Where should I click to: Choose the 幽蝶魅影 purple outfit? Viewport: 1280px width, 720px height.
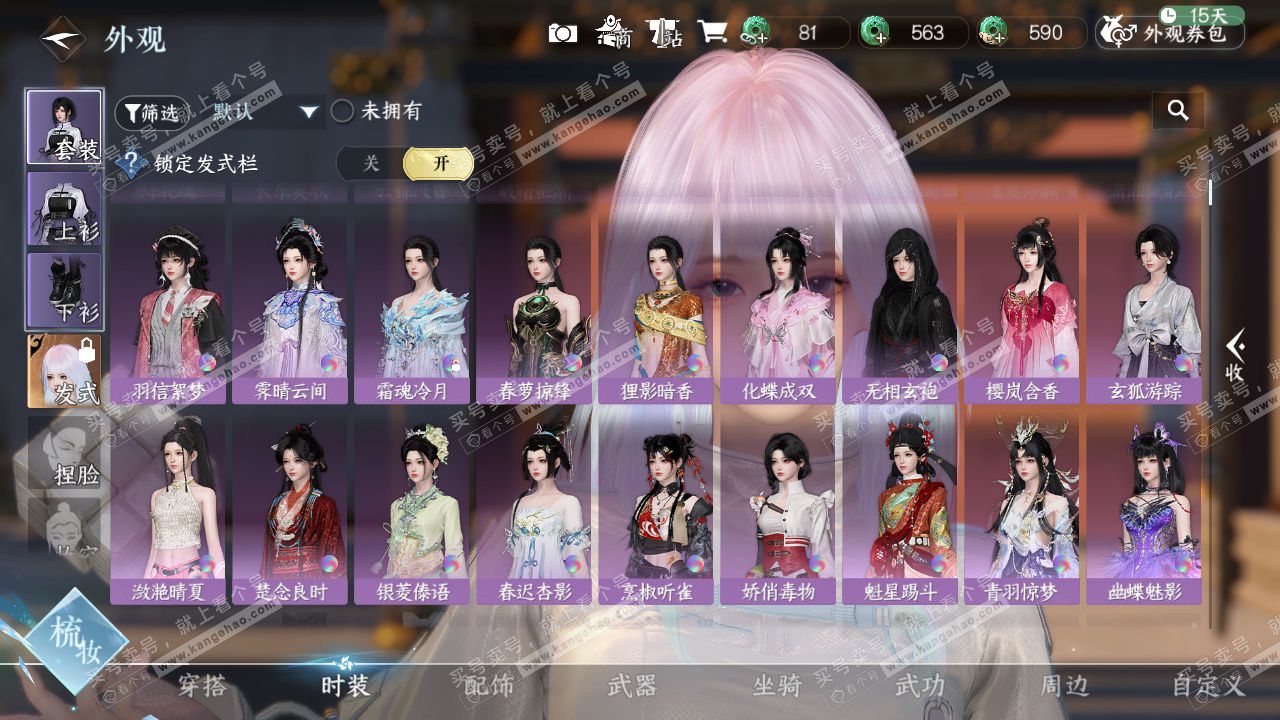[x=1144, y=510]
